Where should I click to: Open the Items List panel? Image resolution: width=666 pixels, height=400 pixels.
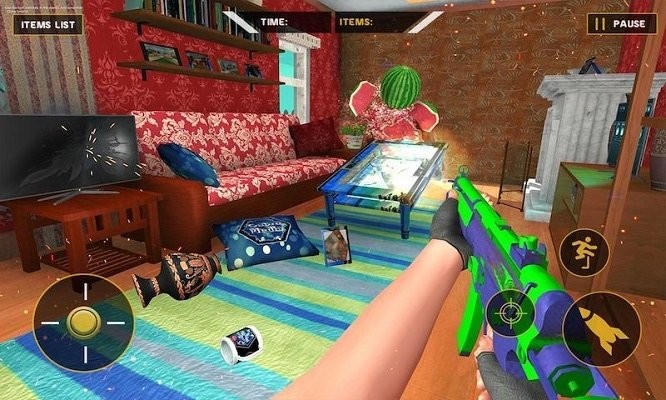click(47, 23)
